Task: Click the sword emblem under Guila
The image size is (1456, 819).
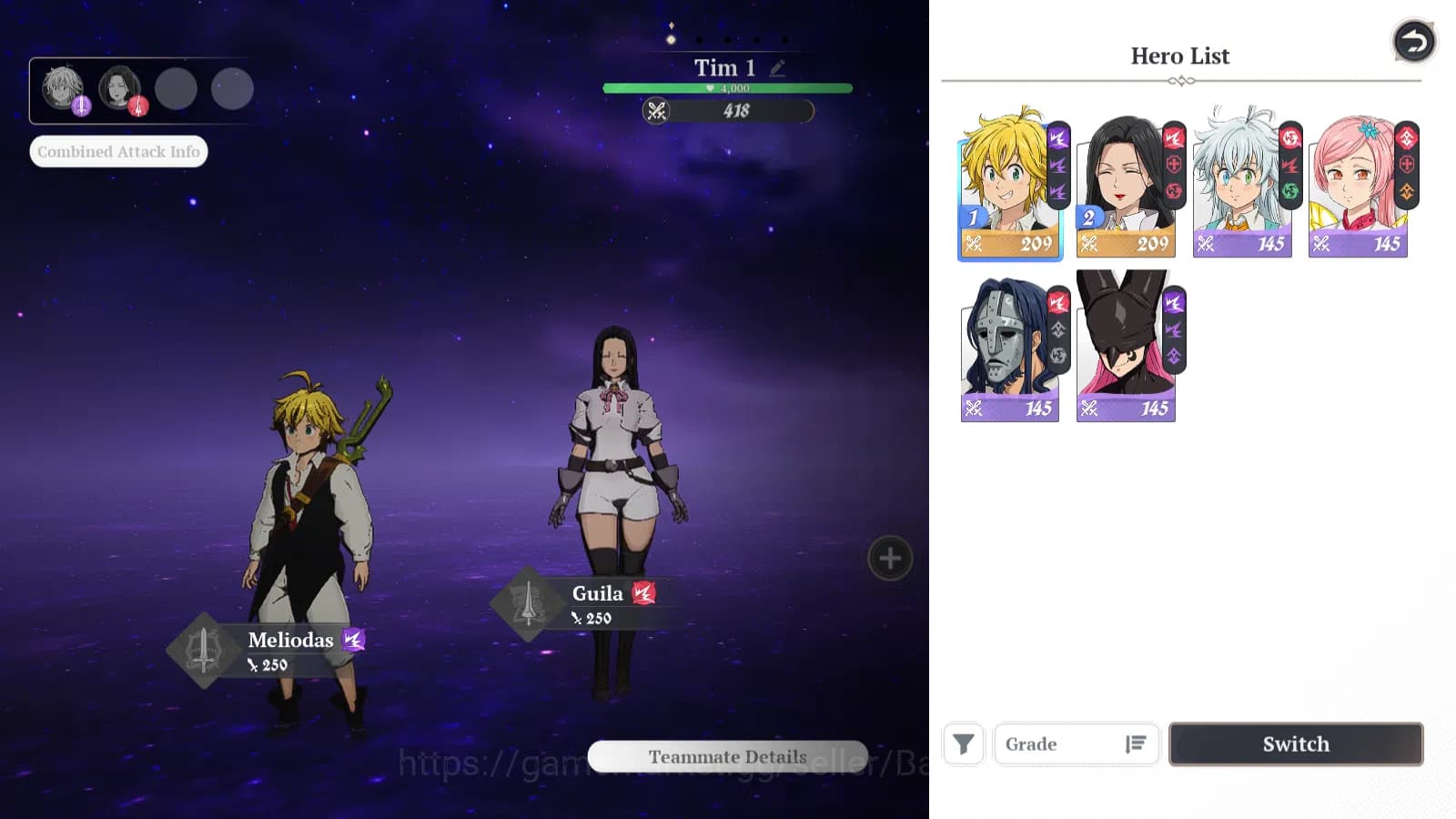Action: (x=528, y=603)
